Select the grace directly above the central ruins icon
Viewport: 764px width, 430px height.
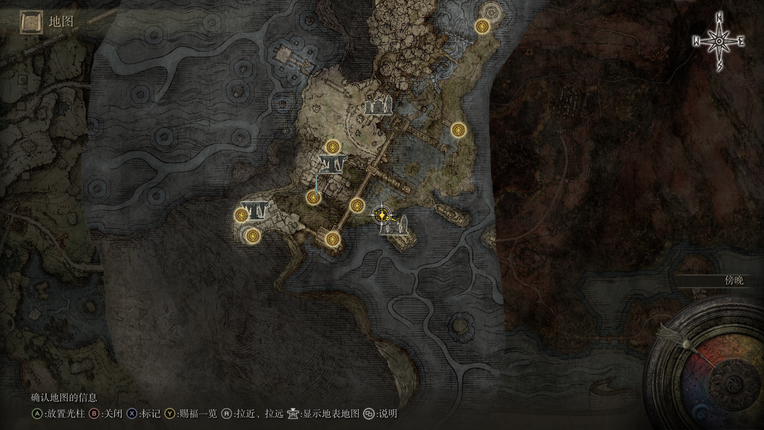pyautogui.click(x=331, y=146)
